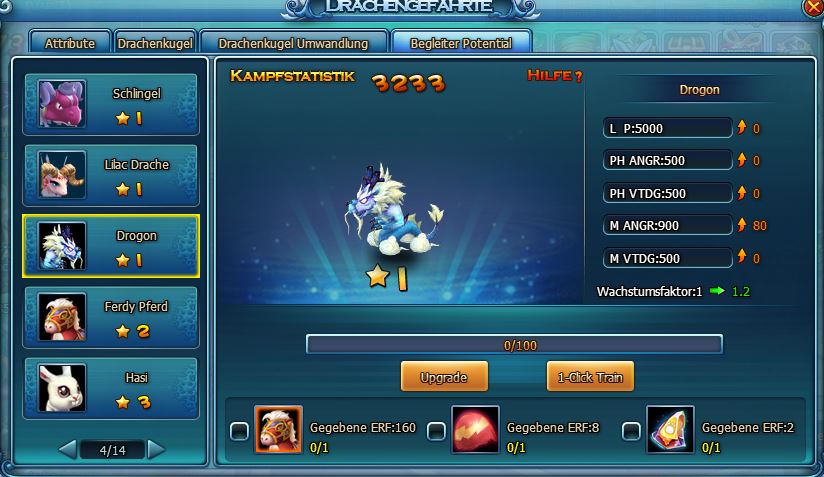Pick the Ferdy Pferd companion
This screenshot has width=824, height=477.
click(111, 317)
